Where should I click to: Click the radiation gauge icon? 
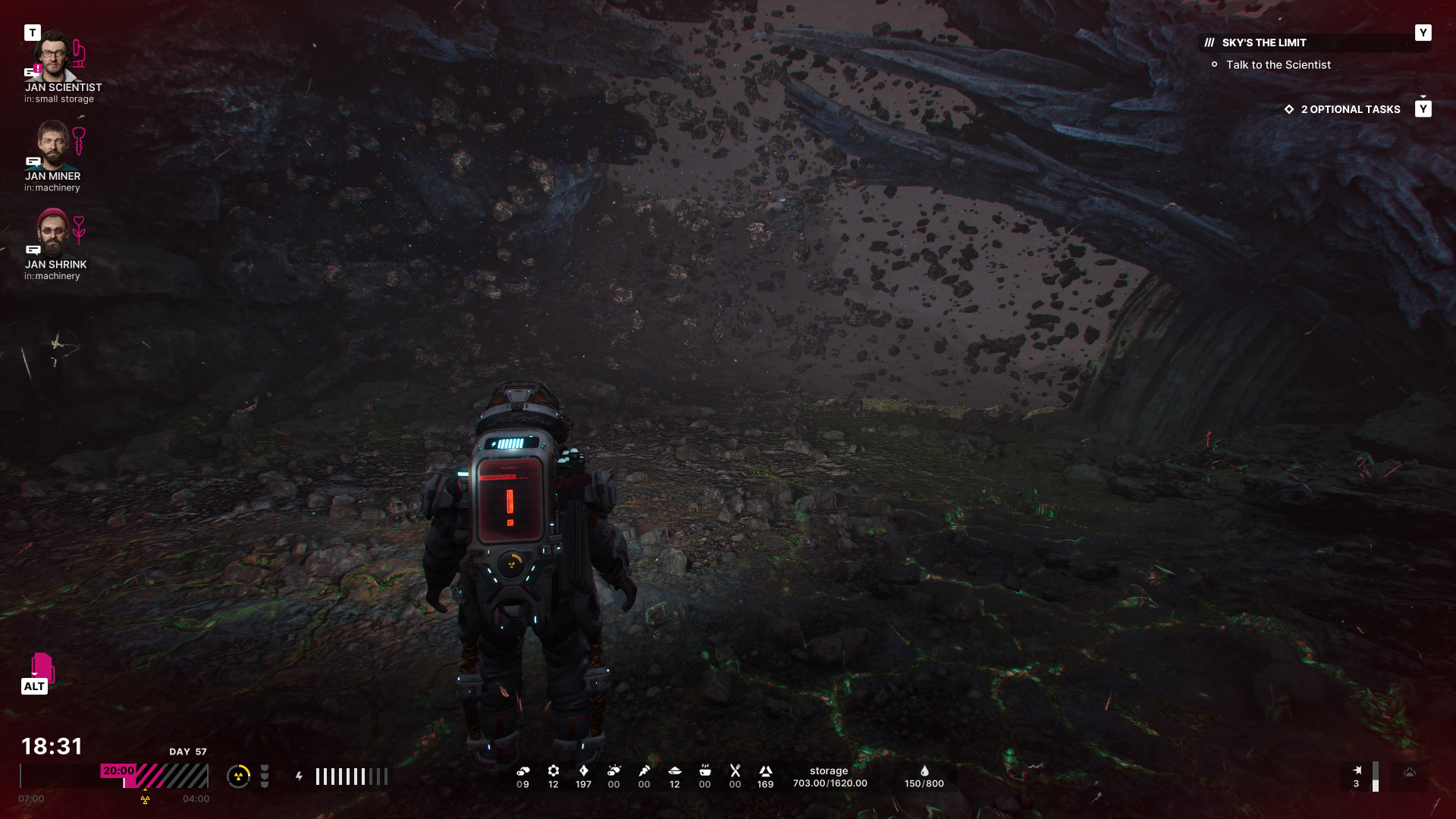pos(238,777)
